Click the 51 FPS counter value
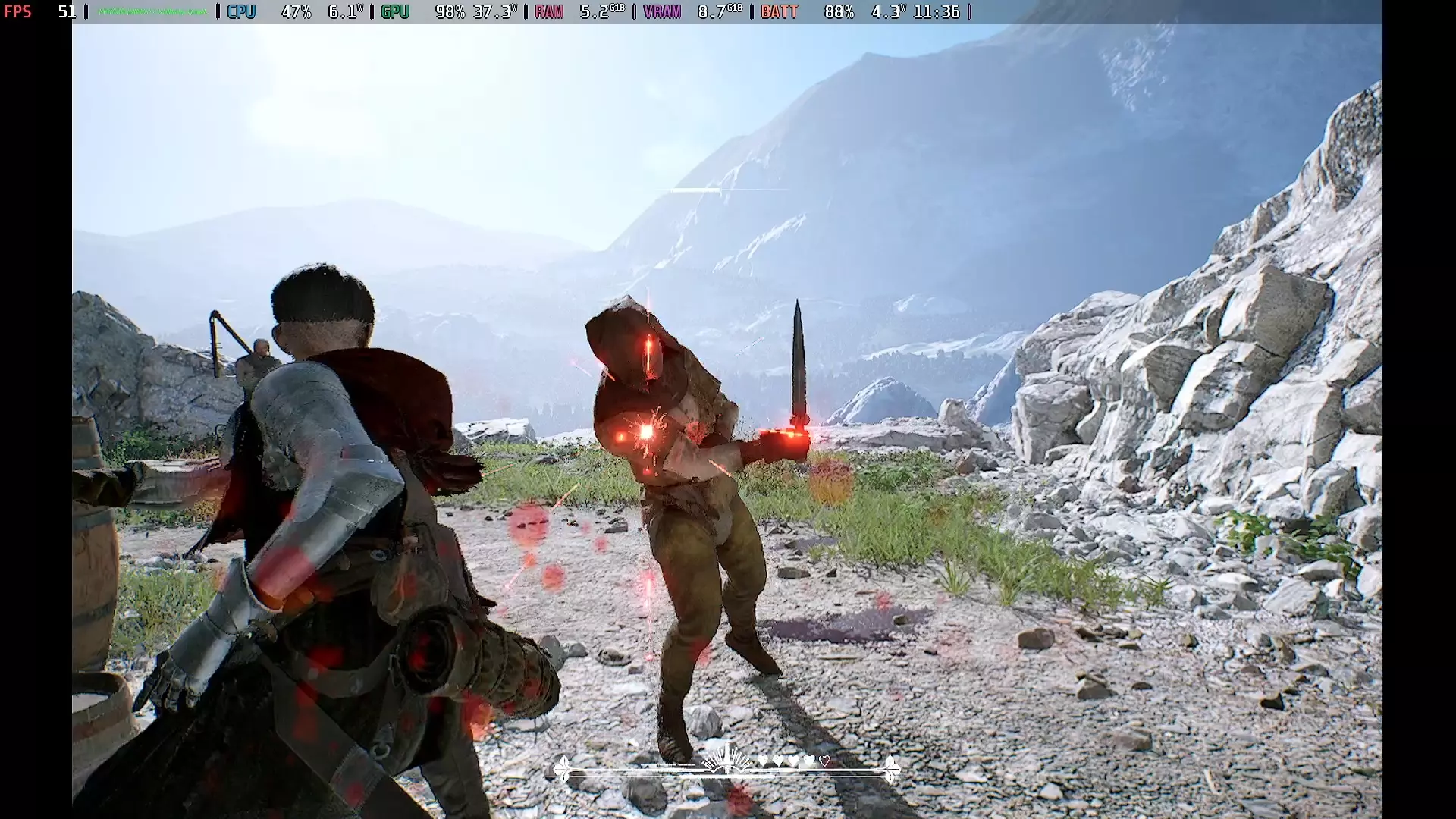Screen dimensions: 1456x819 point(68,11)
